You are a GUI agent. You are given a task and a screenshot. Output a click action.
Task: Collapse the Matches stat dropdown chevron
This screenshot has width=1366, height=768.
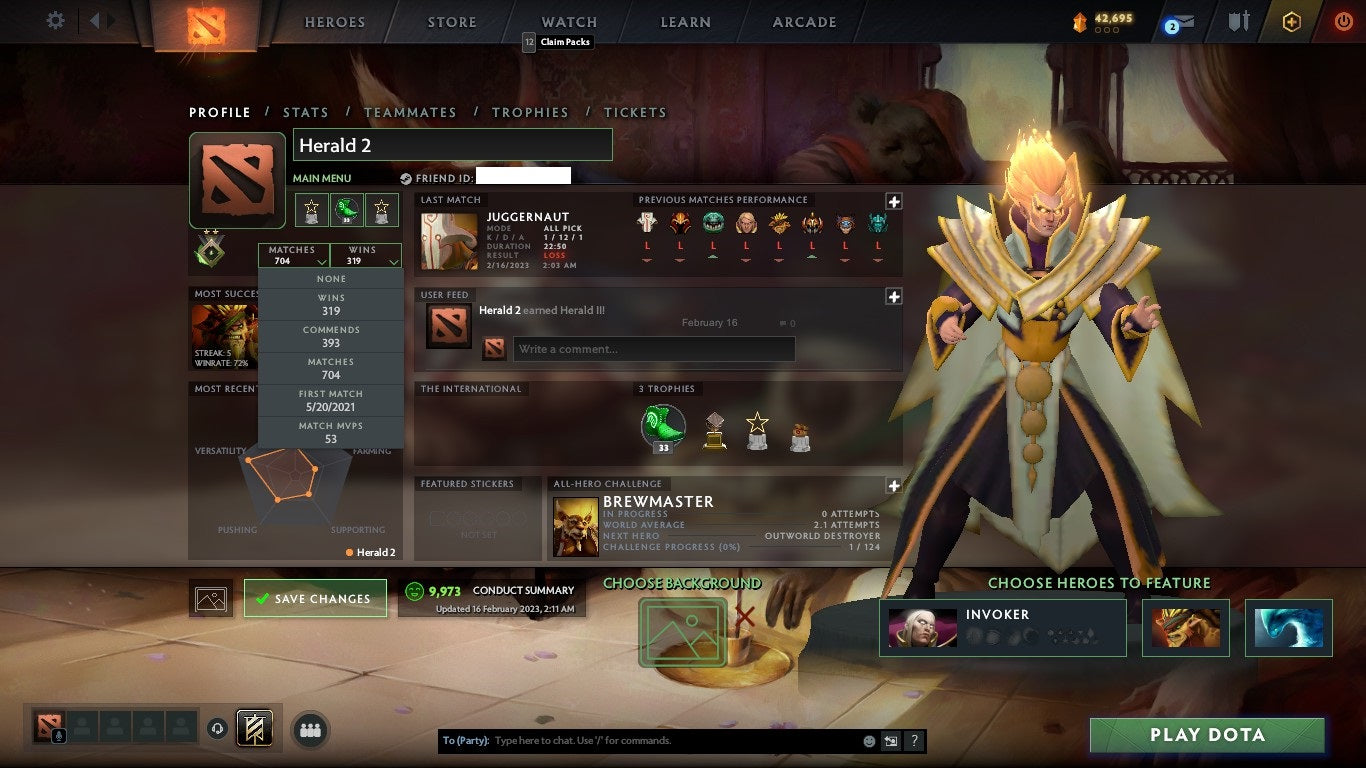pos(320,260)
